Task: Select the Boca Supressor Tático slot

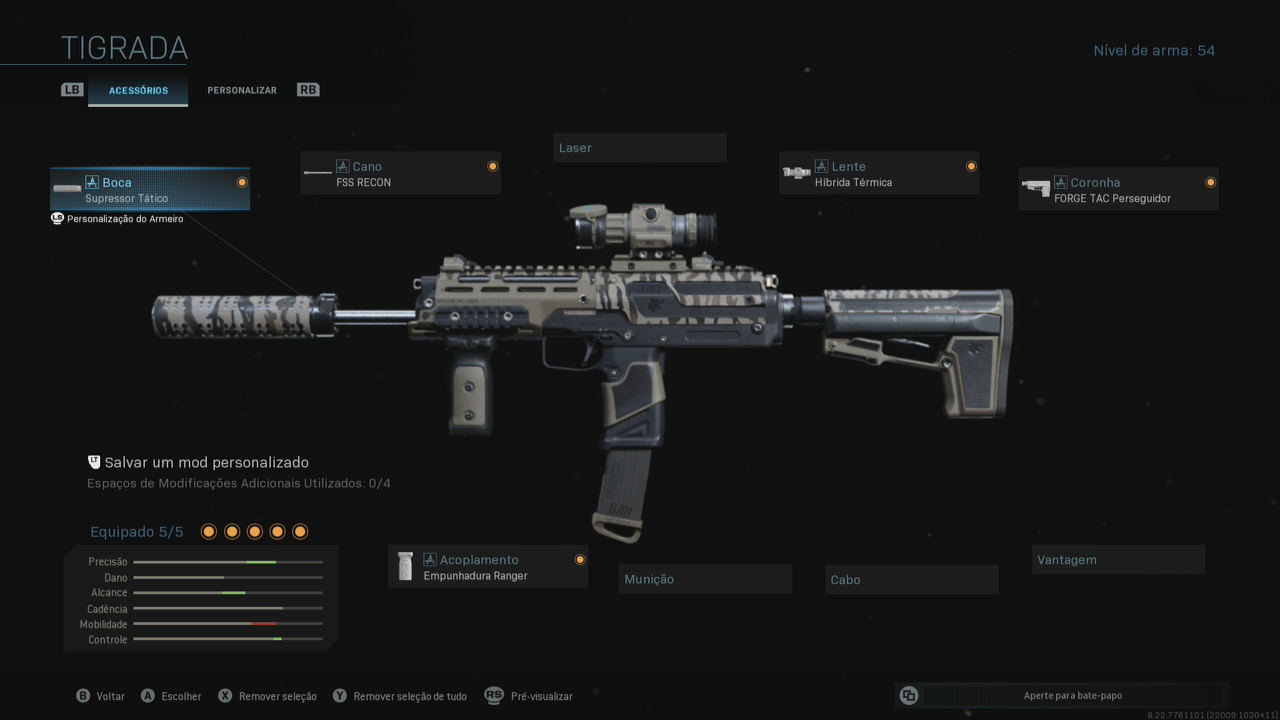Action: tap(150, 189)
